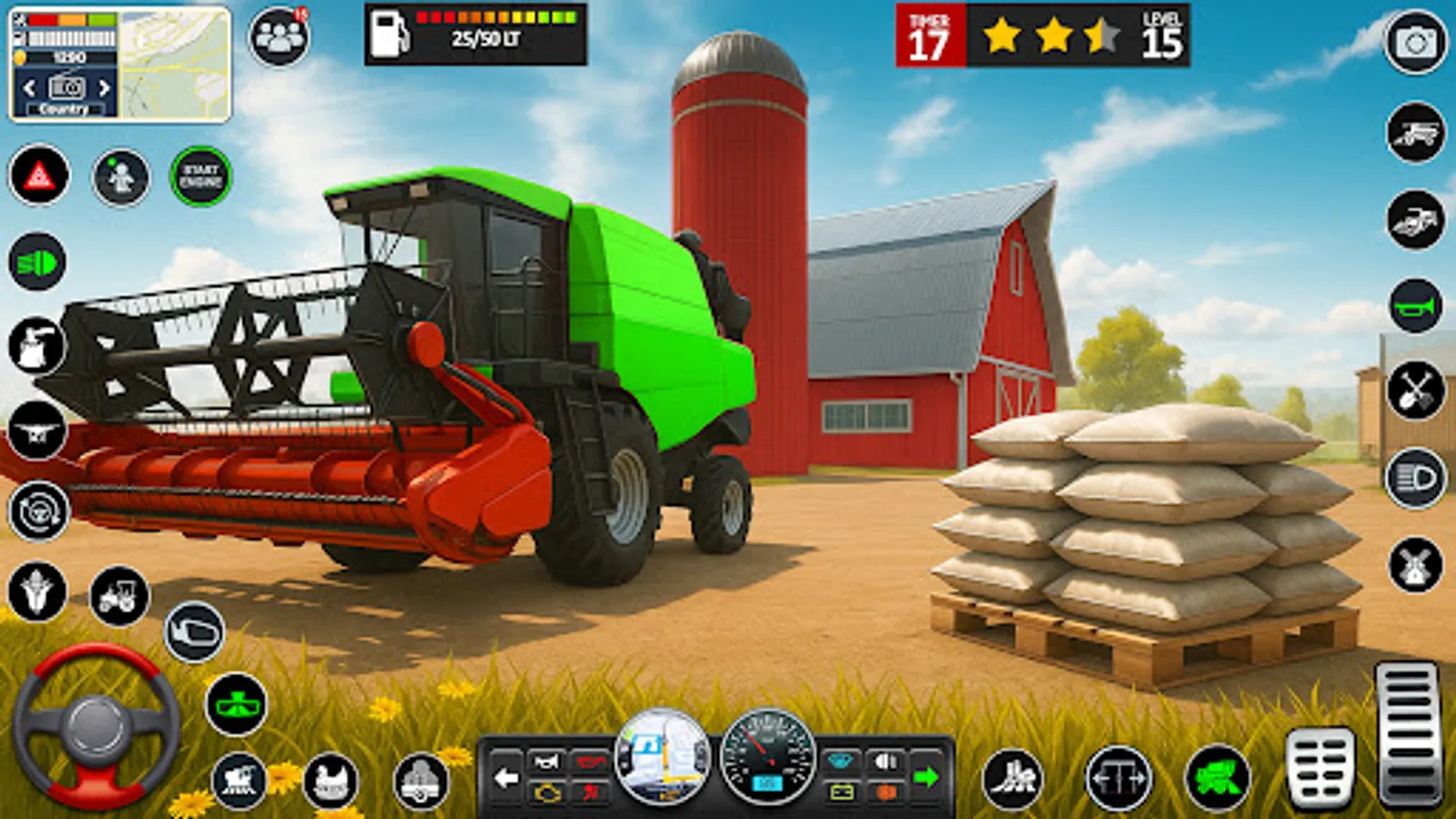The width and height of the screenshot is (1456, 819).
Task: Switch camera mode with left arrow
Action: point(506,778)
